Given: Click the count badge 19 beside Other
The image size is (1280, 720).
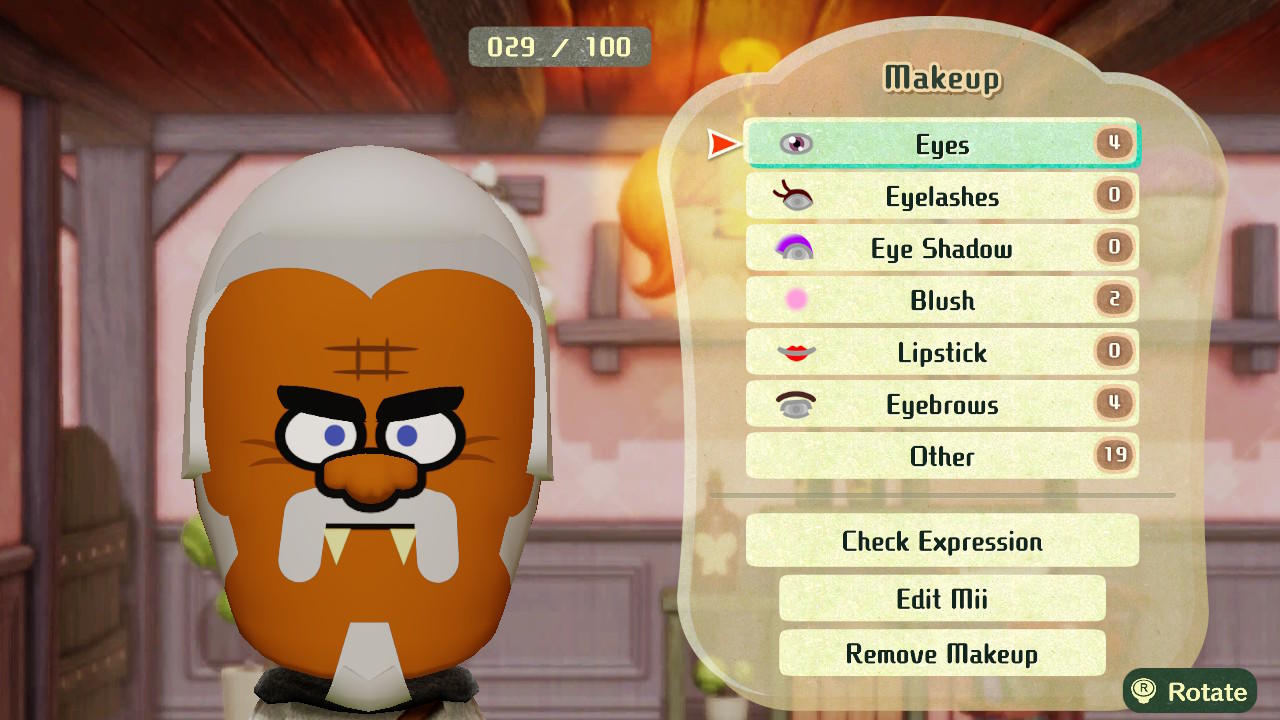Looking at the screenshot, I should pos(1113,456).
